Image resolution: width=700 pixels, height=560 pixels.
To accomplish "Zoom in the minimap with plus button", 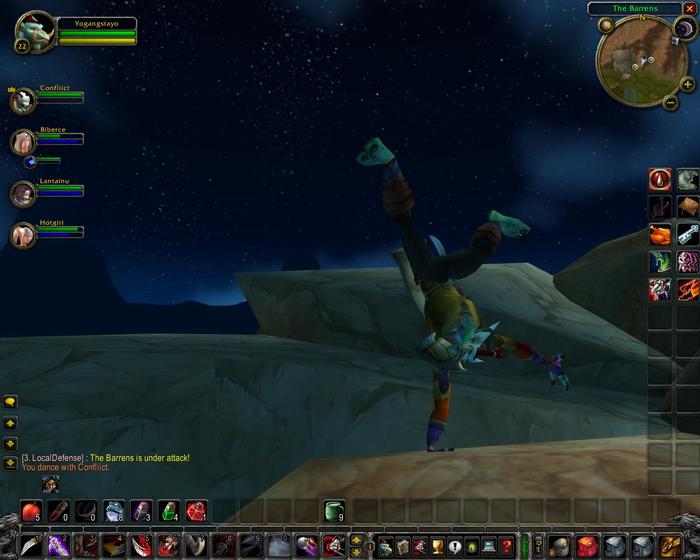I will pyautogui.click(x=687, y=85).
